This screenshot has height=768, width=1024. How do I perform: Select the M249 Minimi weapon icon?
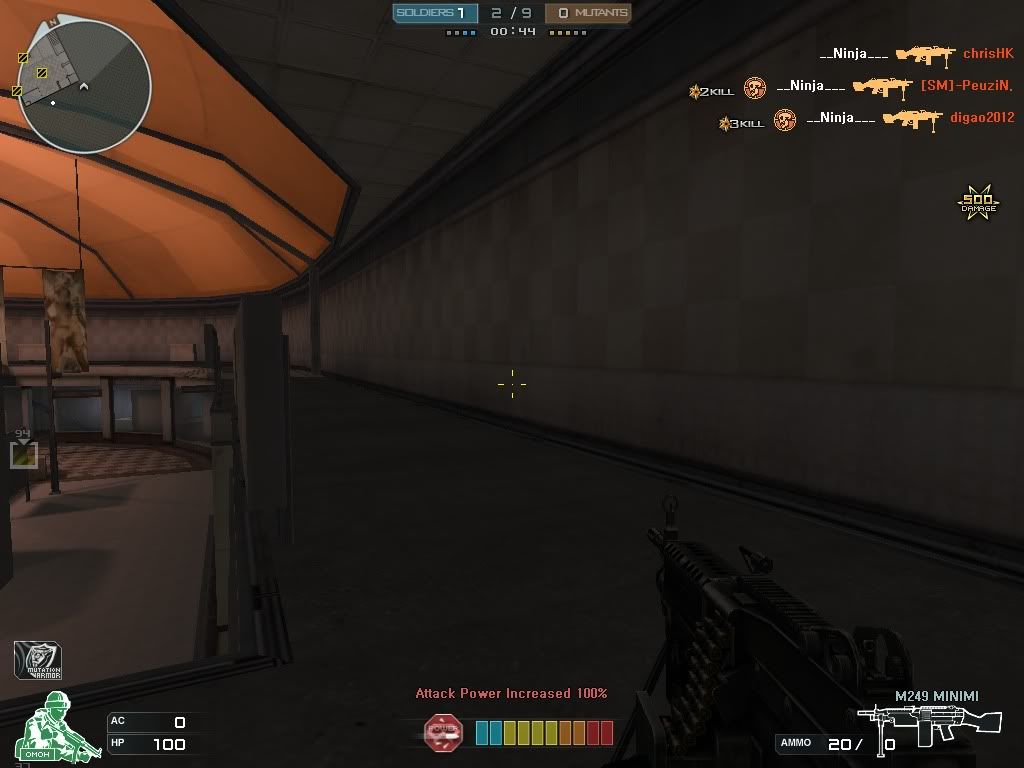tap(930, 726)
